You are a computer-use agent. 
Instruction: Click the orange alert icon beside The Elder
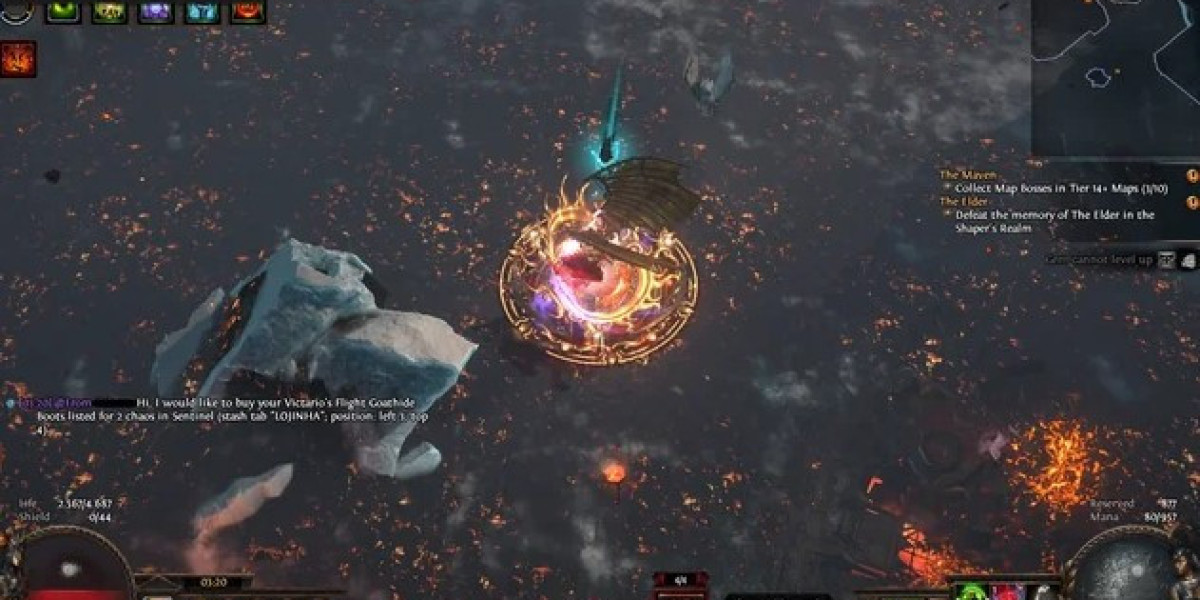pos(1191,202)
